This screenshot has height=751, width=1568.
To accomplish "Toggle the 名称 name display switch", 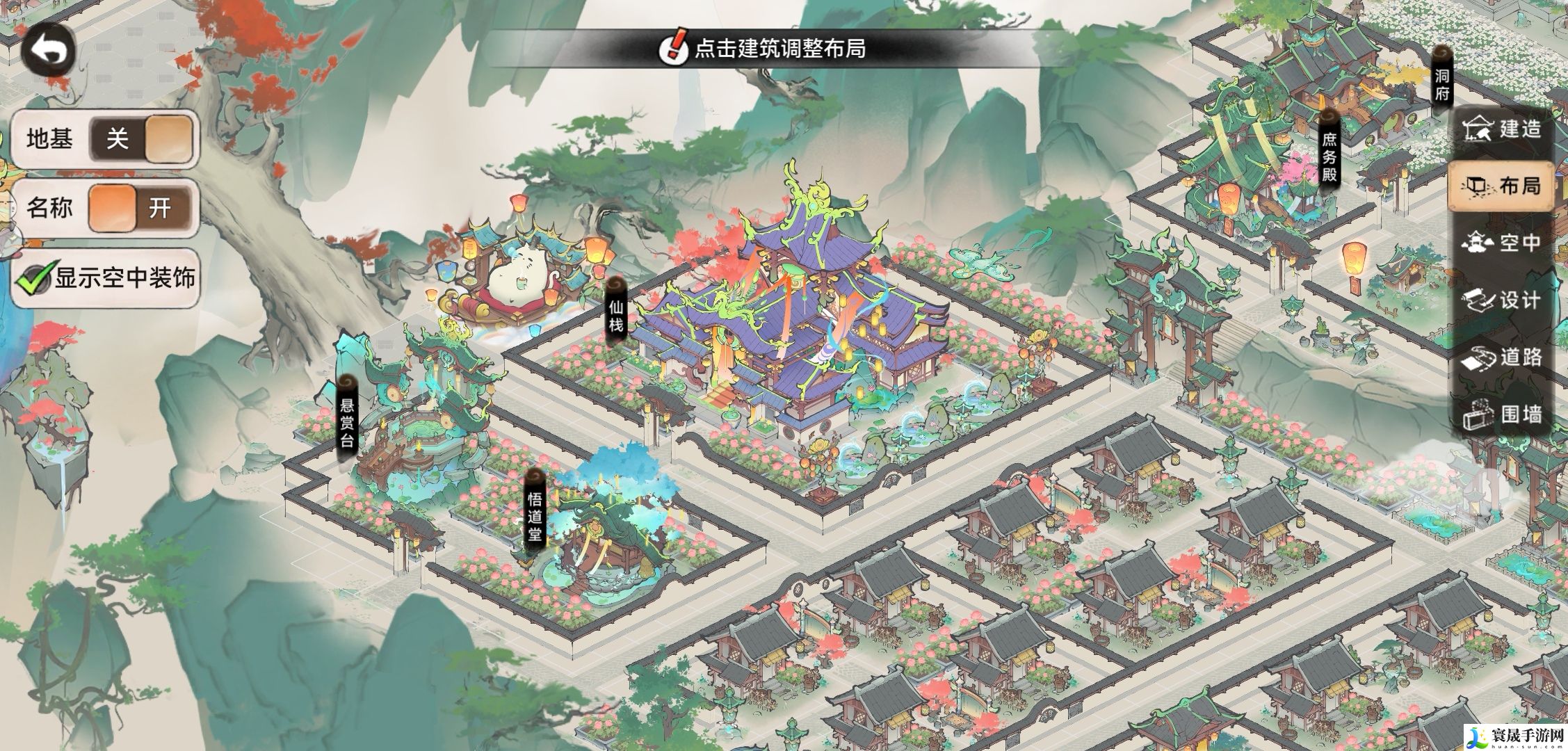I will point(141,208).
